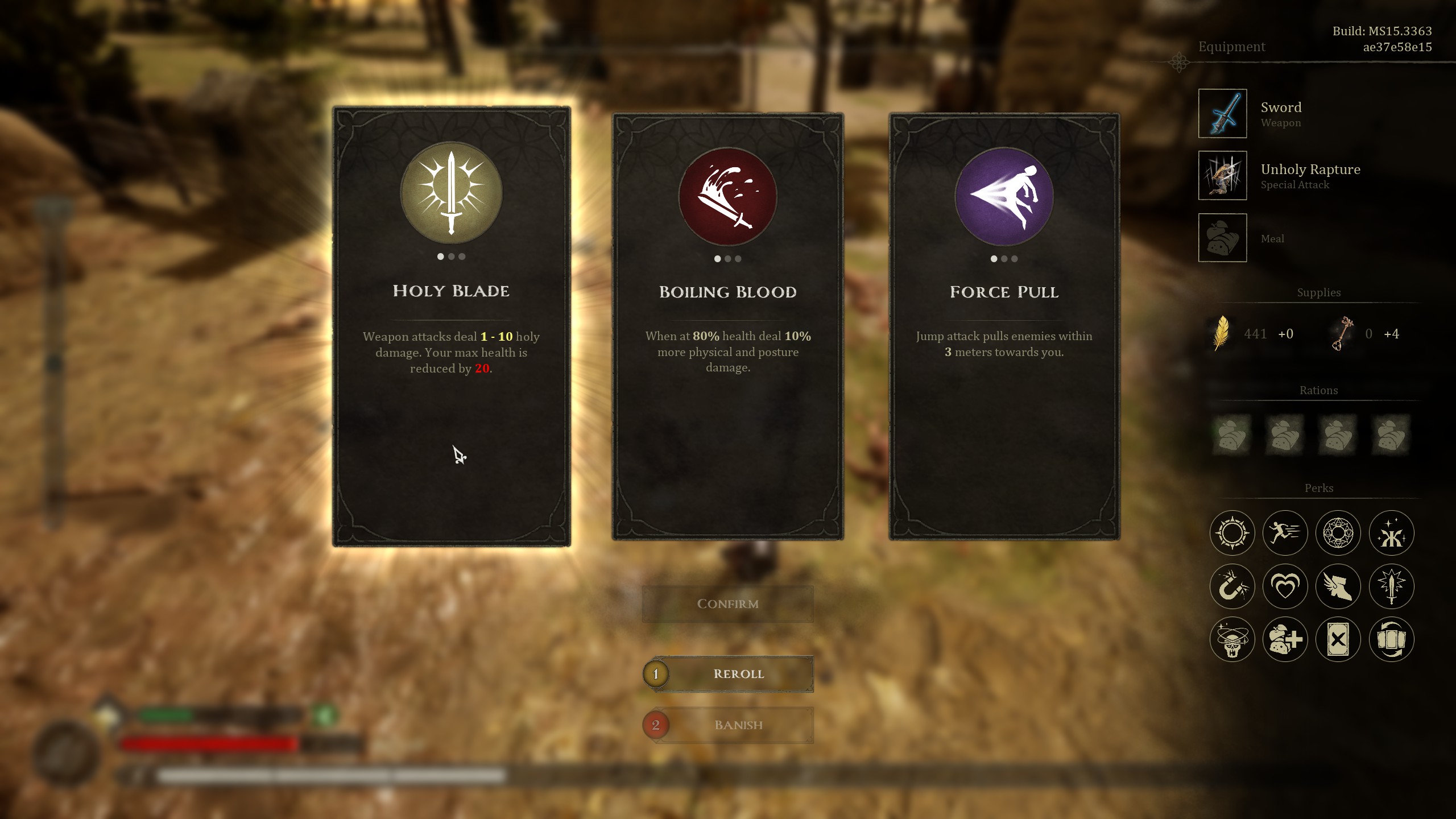Click the golden feather supply icon
This screenshot has width=1456, height=819.
tap(1220, 333)
